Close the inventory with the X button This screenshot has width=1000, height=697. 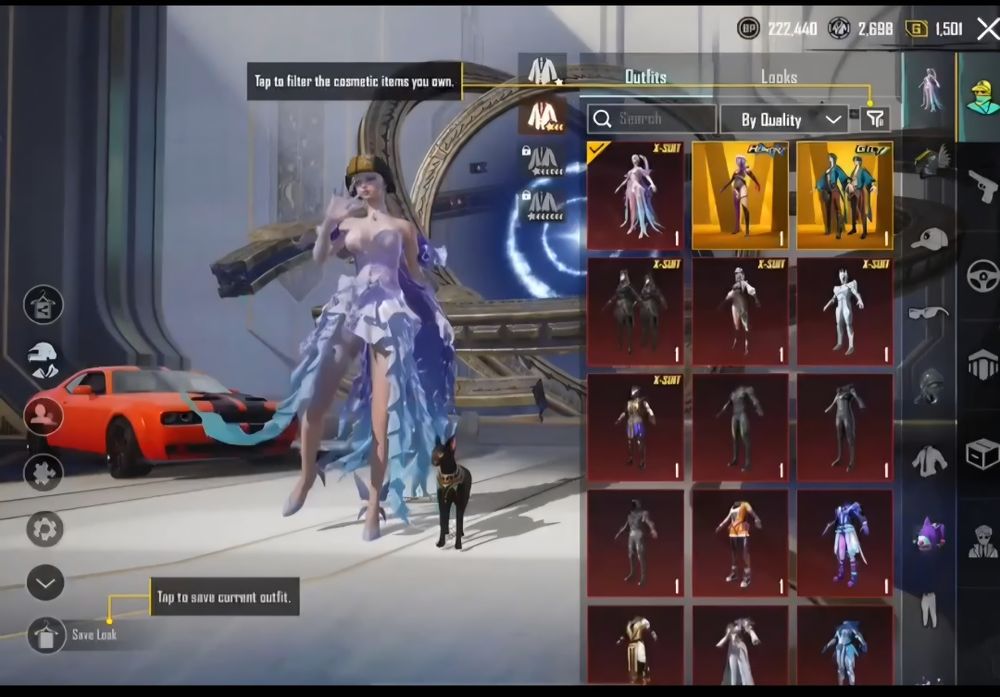[987, 29]
